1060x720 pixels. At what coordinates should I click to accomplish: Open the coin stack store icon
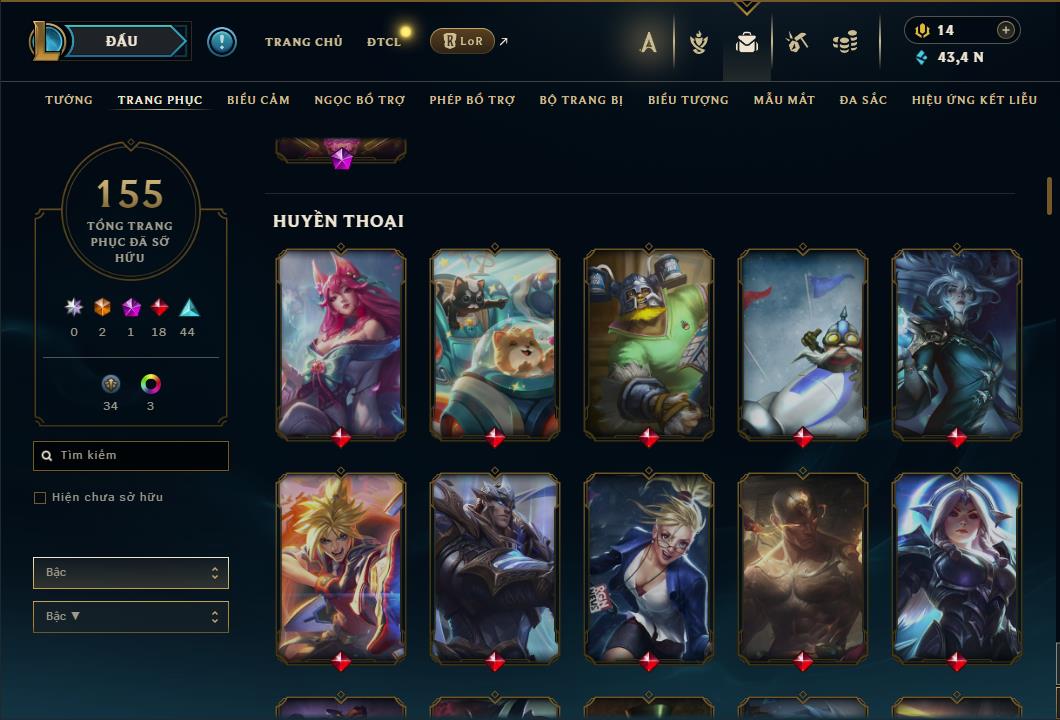coord(845,42)
